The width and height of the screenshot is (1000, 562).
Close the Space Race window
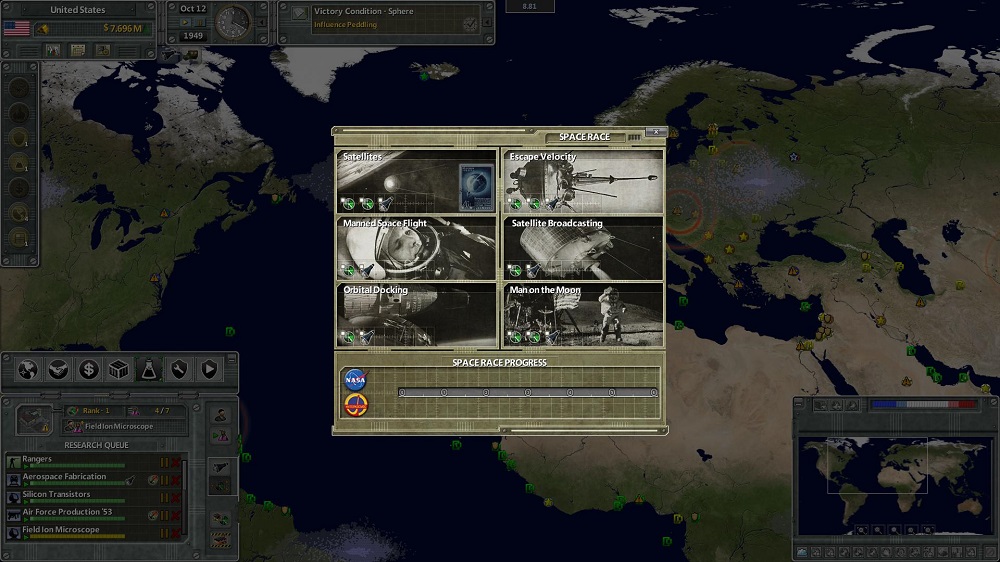point(656,132)
